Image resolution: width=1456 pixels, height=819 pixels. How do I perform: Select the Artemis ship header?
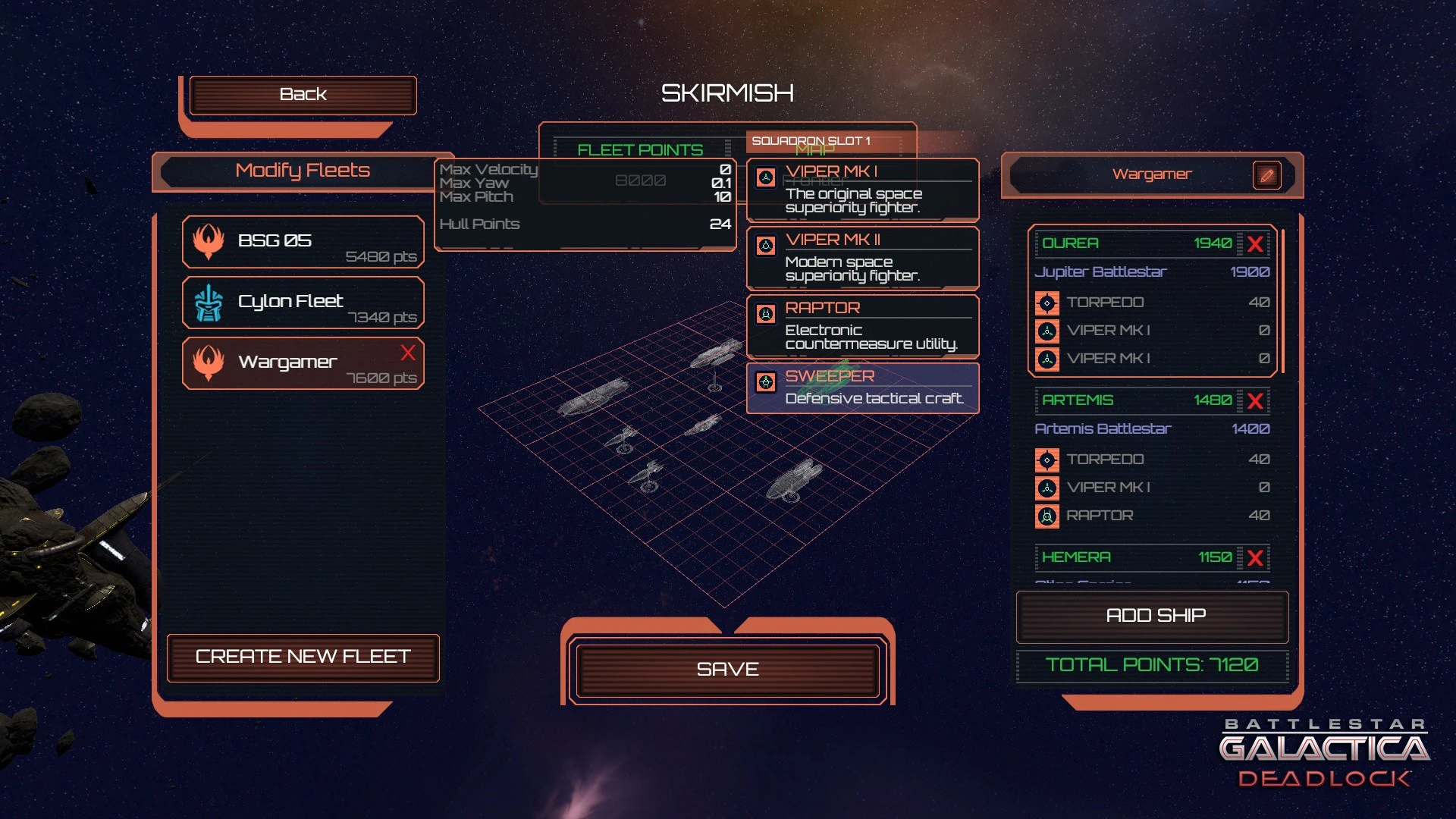click(1134, 400)
